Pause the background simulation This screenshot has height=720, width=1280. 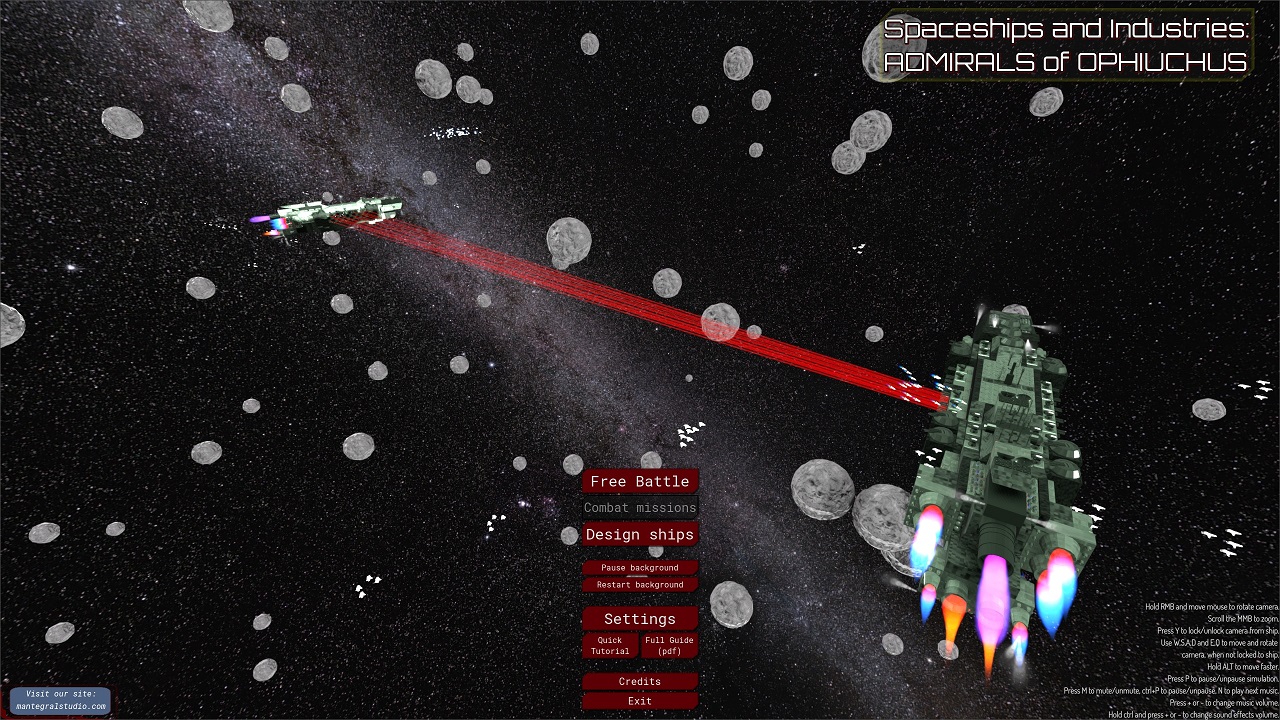pyautogui.click(x=640, y=568)
